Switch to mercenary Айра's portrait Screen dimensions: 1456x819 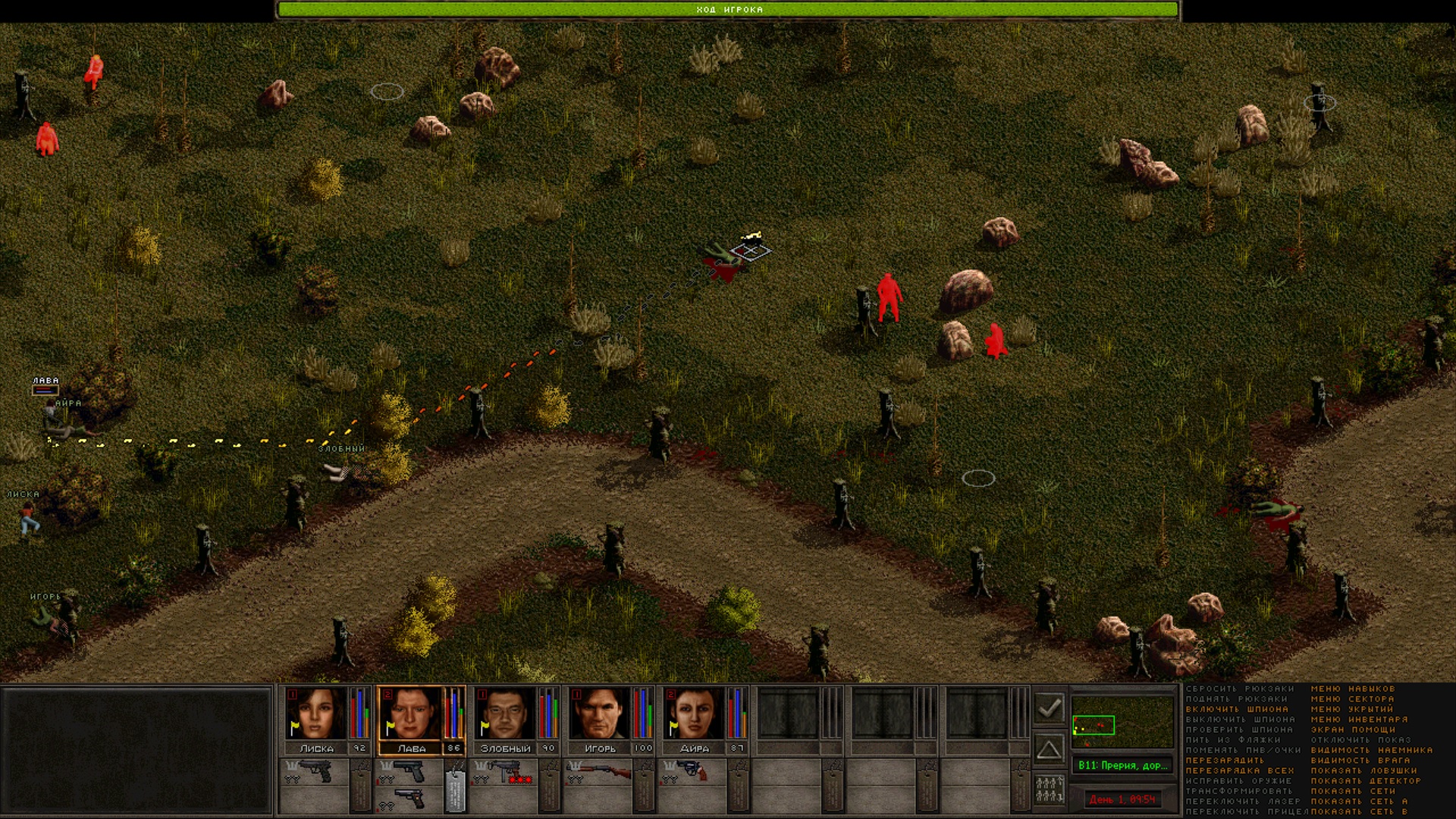pos(694,713)
